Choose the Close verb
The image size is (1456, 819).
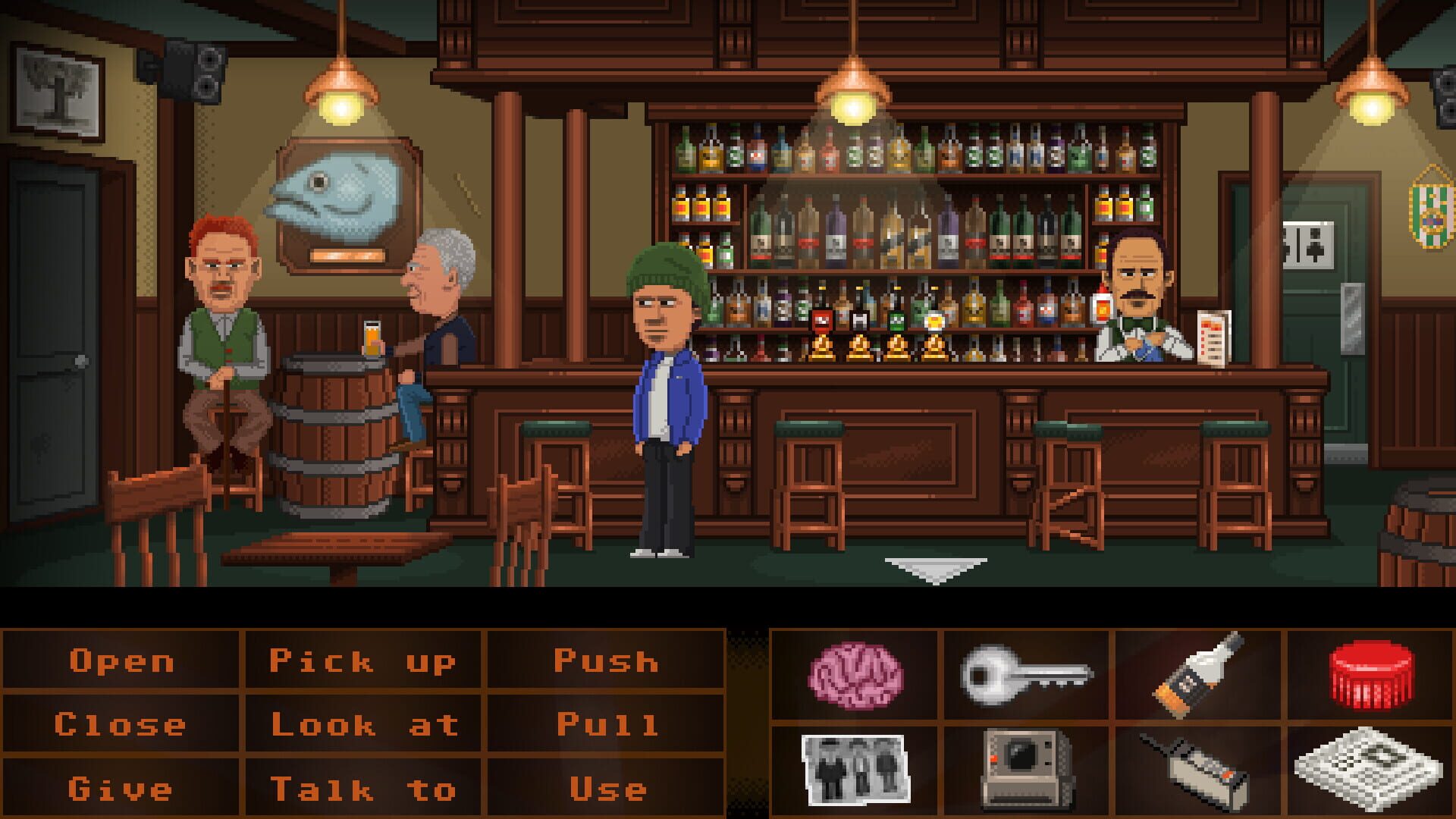[121, 724]
